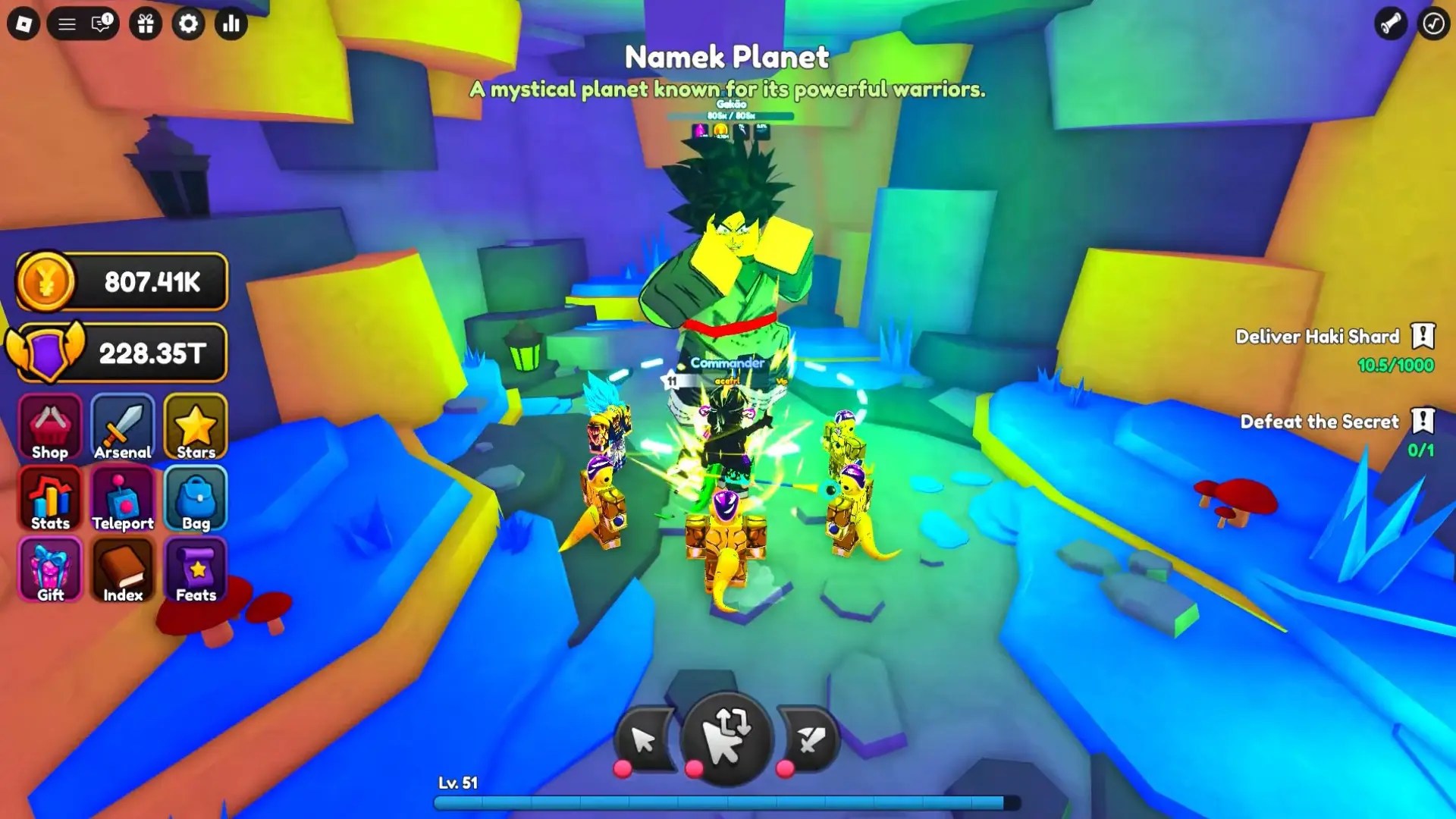
Task: Open the daily gift box at top
Action: [x=146, y=24]
